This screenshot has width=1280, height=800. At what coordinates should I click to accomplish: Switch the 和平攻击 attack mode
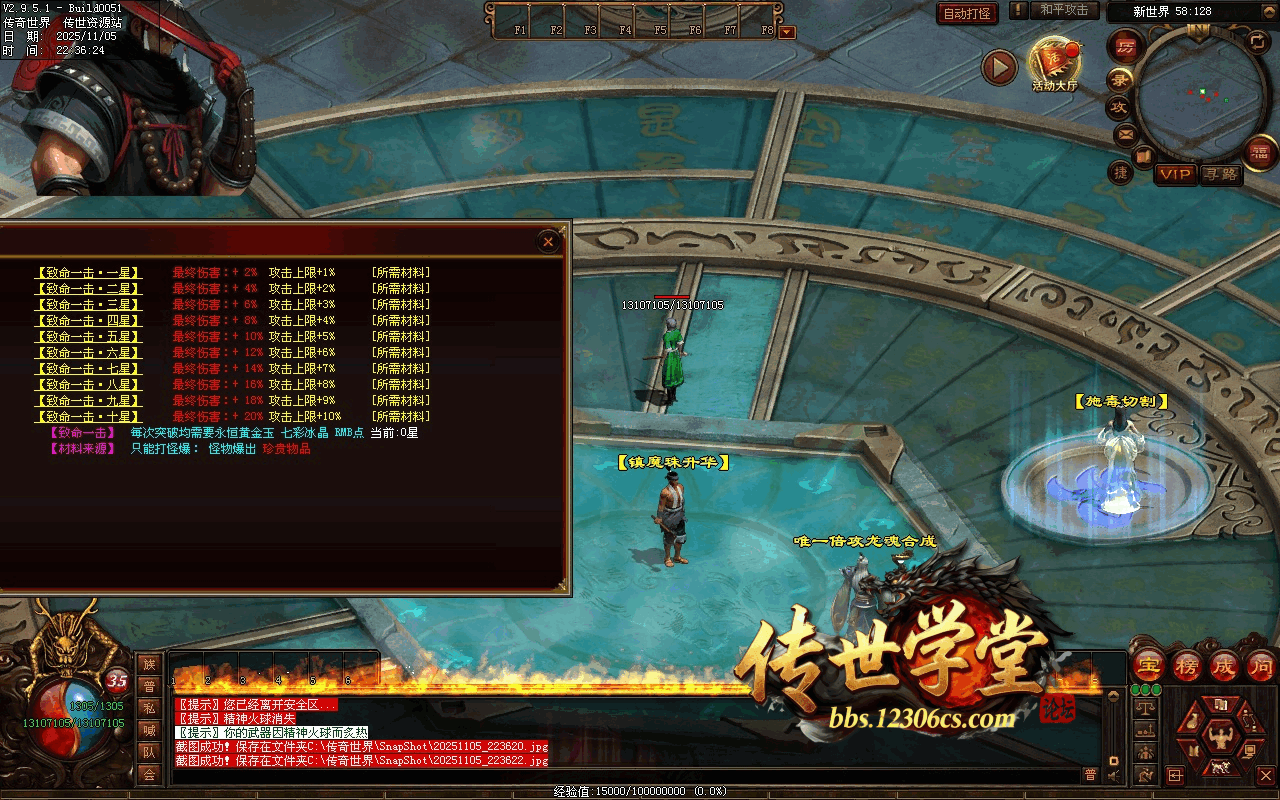point(1064,10)
